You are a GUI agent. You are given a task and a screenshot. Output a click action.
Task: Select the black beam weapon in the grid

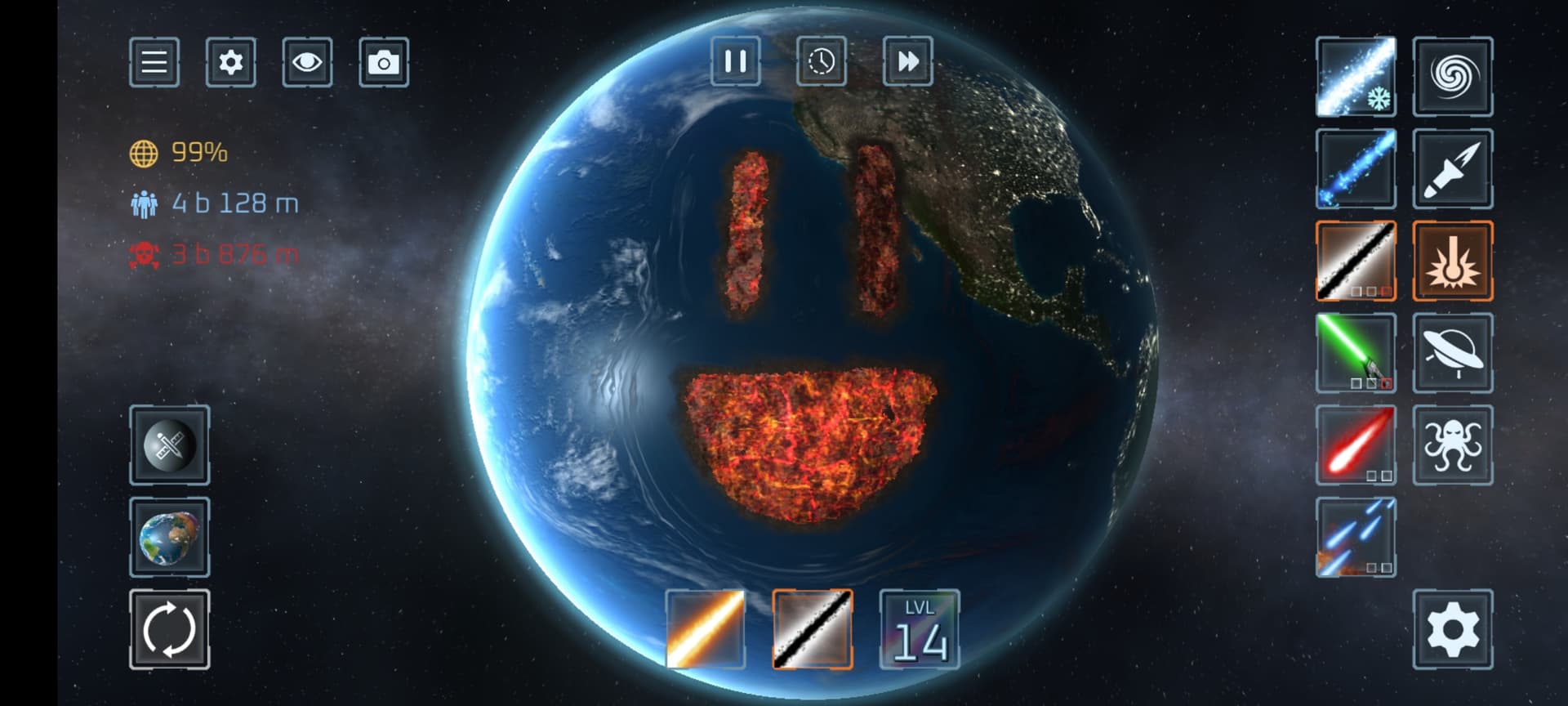1356,261
